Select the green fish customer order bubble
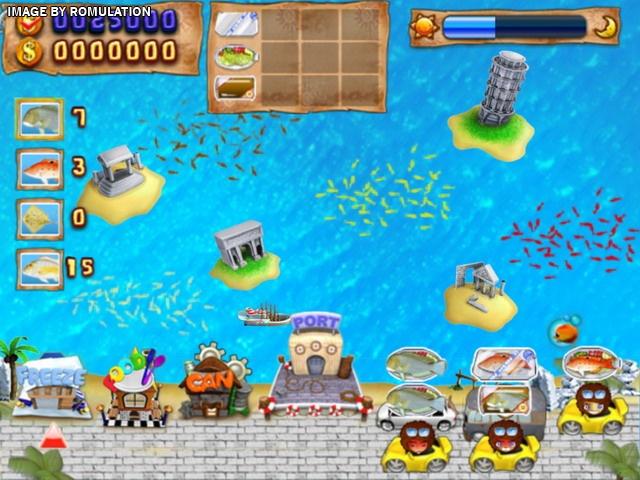 click(x=416, y=364)
